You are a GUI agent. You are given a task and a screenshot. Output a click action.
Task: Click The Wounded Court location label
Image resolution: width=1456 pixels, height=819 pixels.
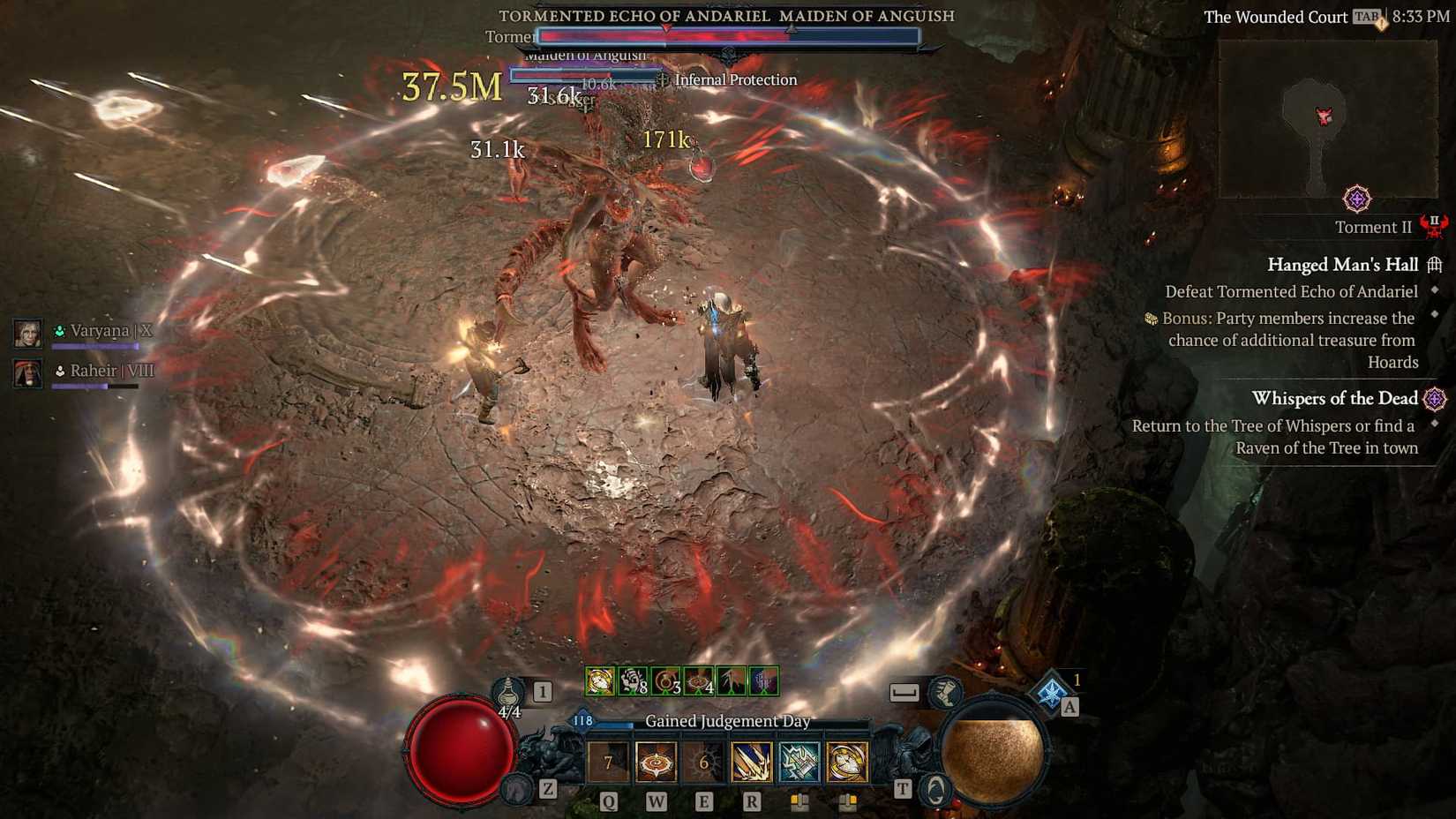coord(1274,16)
